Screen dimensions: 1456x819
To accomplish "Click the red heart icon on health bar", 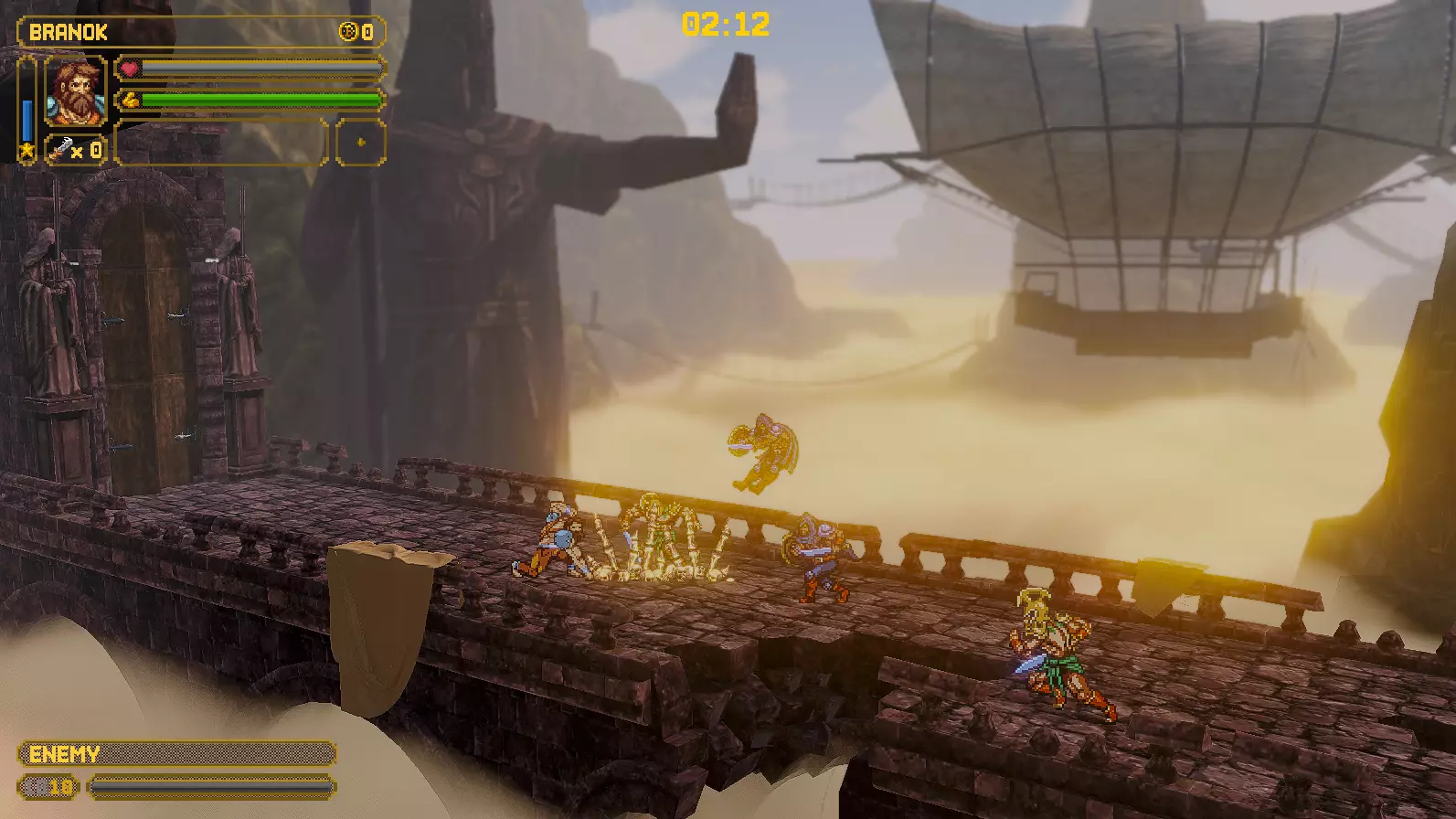I will click(129, 69).
